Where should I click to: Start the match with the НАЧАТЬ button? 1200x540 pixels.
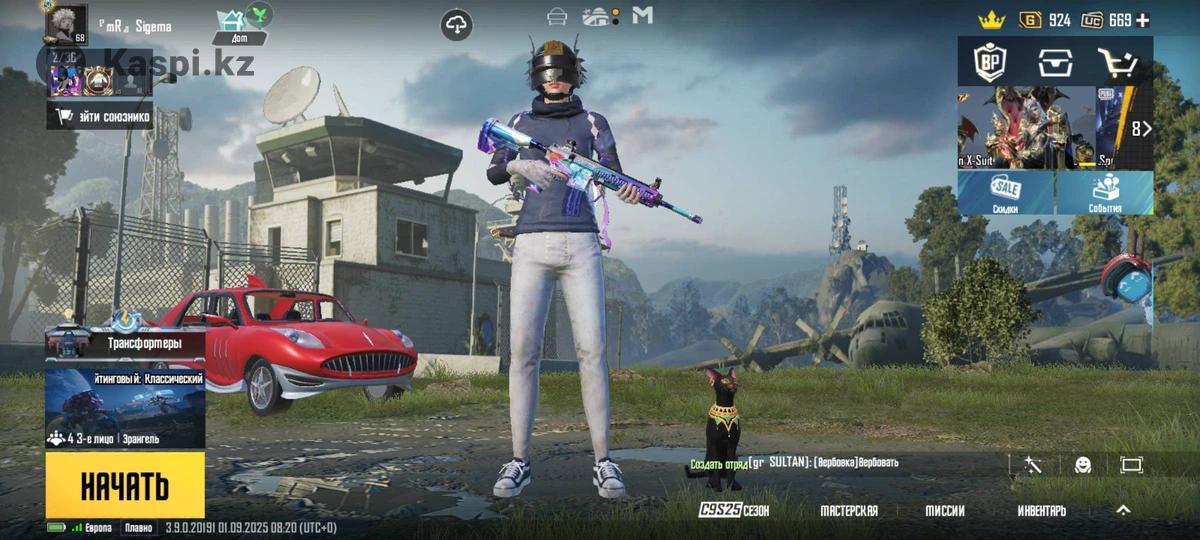click(x=125, y=485)
